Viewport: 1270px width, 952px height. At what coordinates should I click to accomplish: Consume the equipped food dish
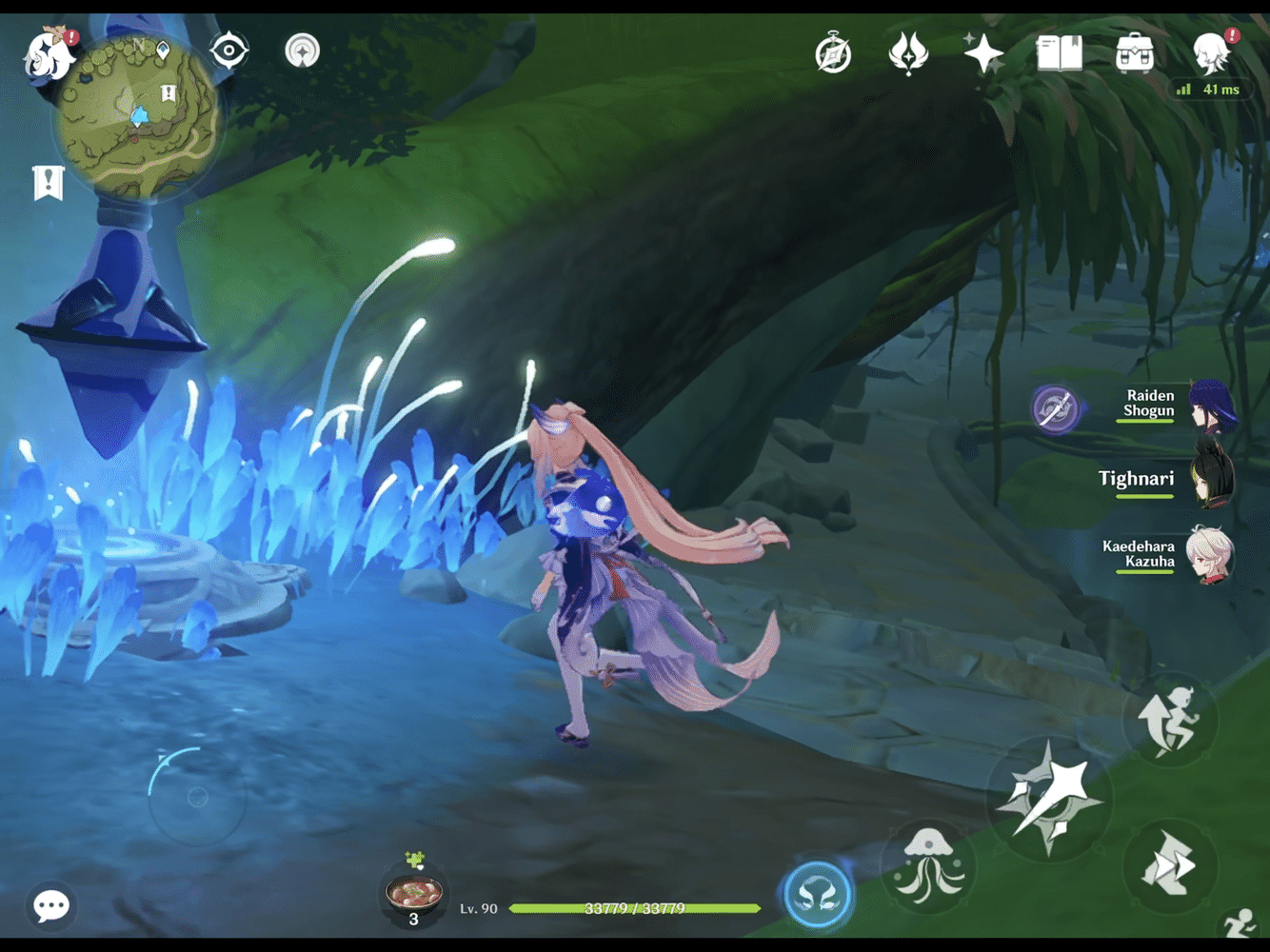413,893
